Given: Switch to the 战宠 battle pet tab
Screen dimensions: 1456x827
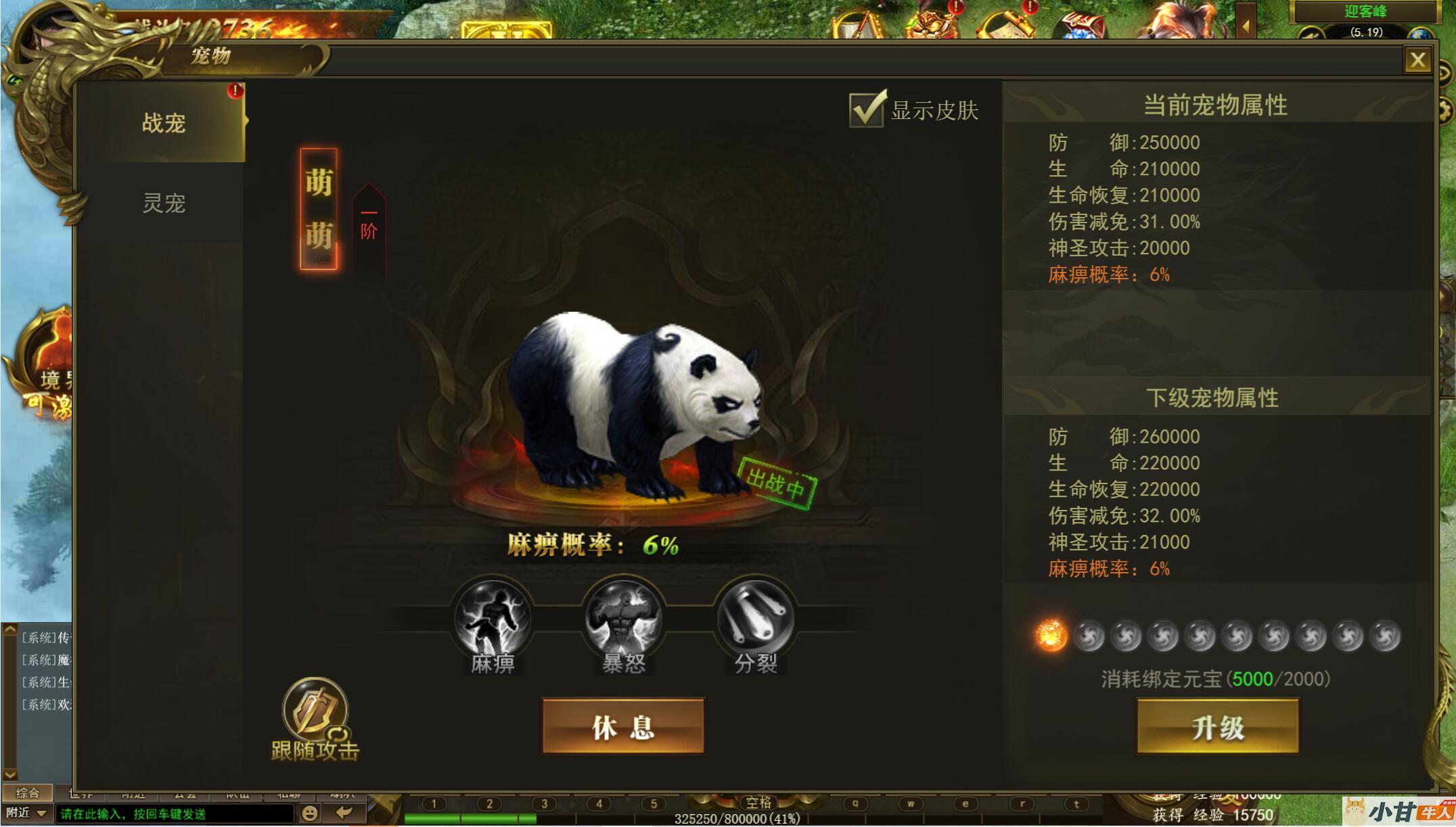Looking at the screenshot, I should tap(163, 123).
